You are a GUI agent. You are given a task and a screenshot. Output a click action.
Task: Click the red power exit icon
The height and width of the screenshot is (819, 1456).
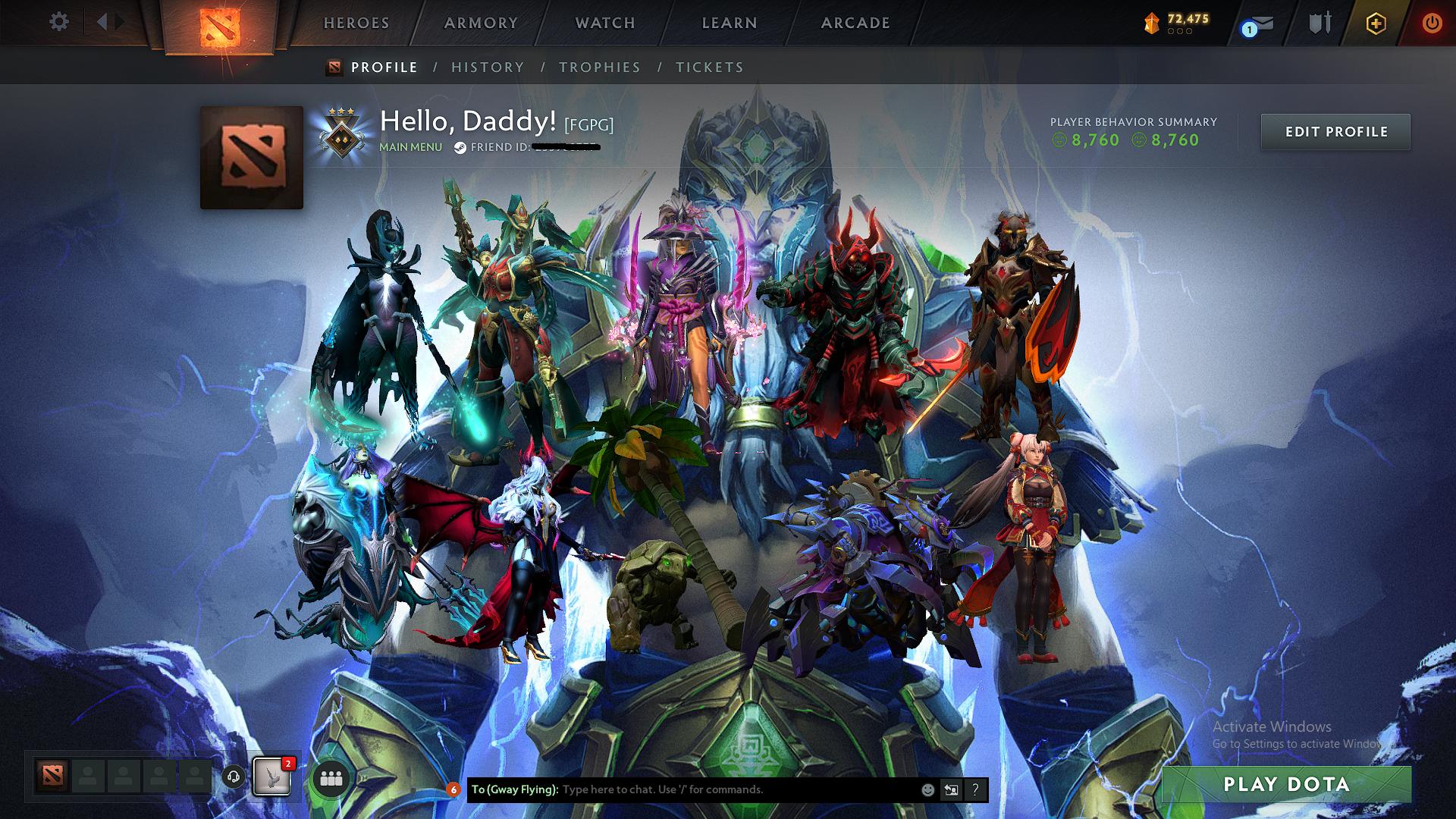tap(1433, 22)
